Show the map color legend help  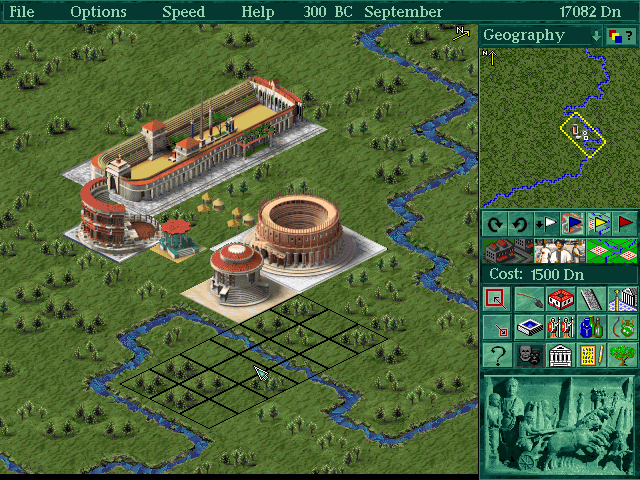click(622, 35)
